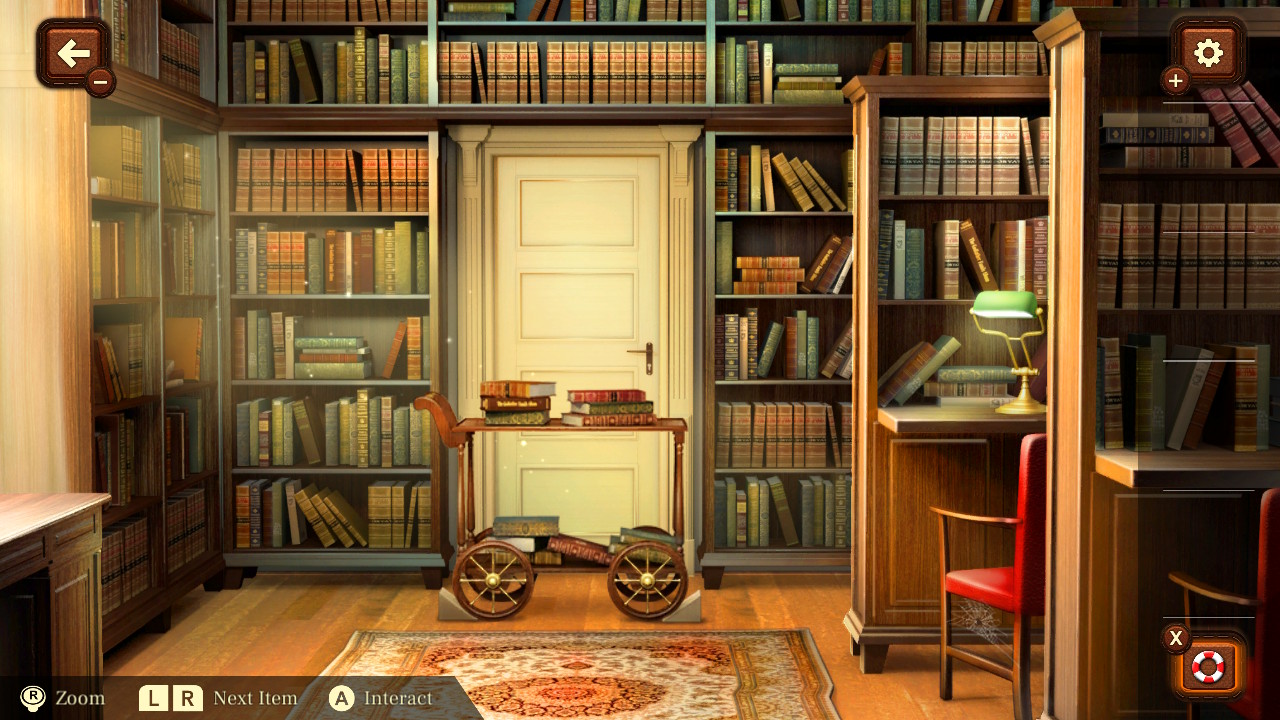Click the back arrow button

coord(73,53)
